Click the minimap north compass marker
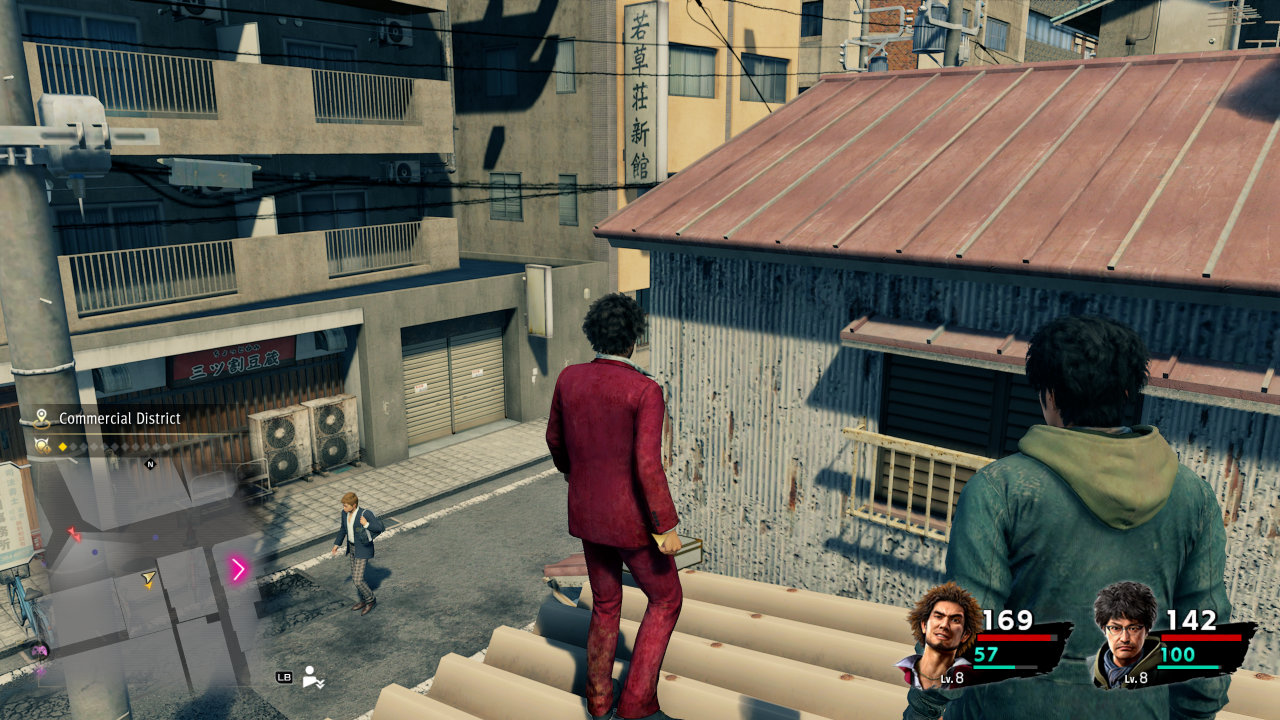 [151, 464]
